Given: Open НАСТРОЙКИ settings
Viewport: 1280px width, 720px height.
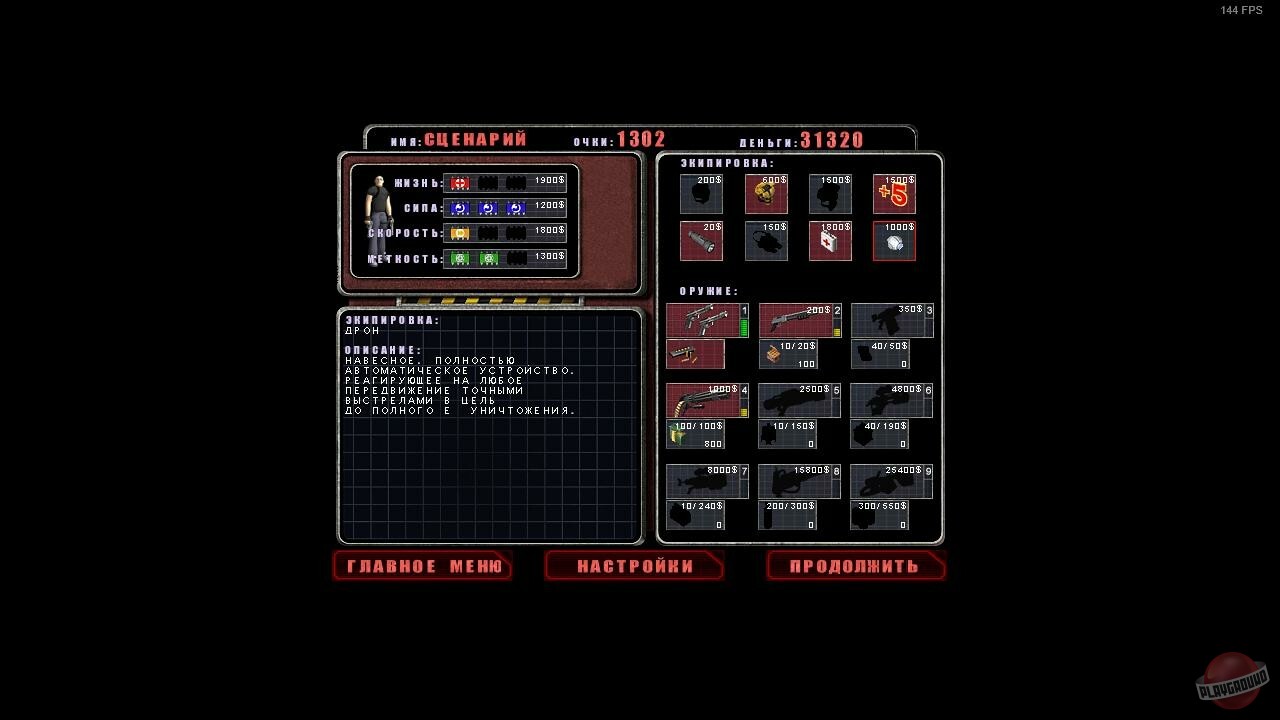Looking at the screenshot, I should [x=633, y=566].
